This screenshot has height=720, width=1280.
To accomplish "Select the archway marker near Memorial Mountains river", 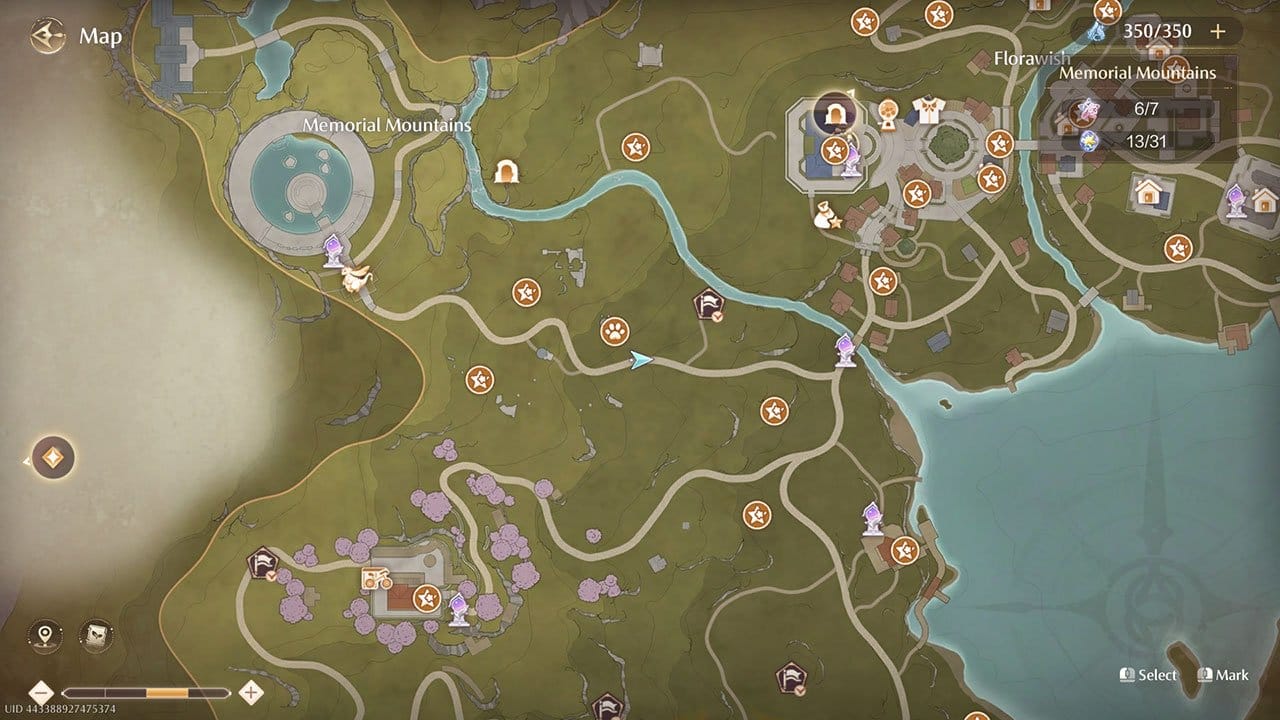I will (507, 171).
